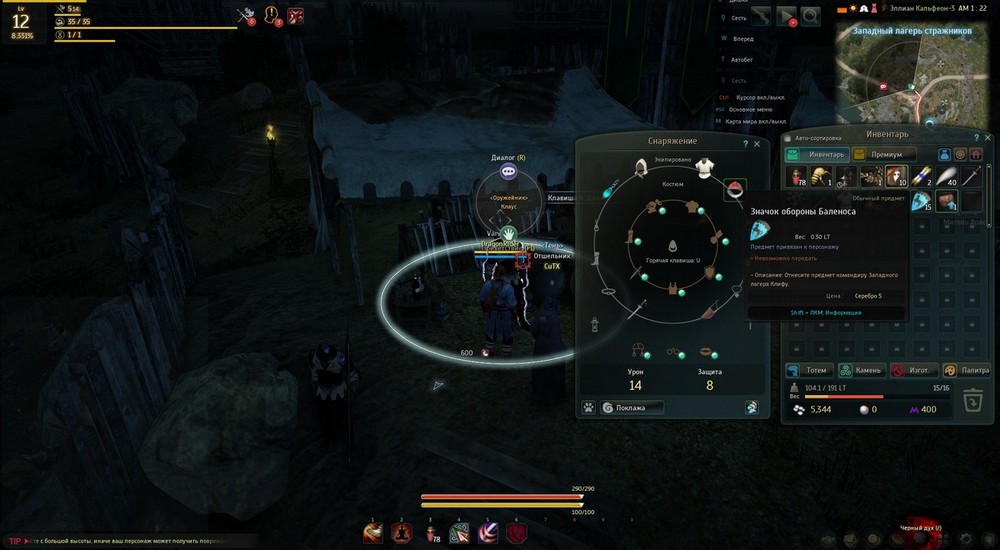Image resolution: width=1000 pixels, height=550 pixels.
Task: Close the Снаряжение equipment window
Action: 757,144
